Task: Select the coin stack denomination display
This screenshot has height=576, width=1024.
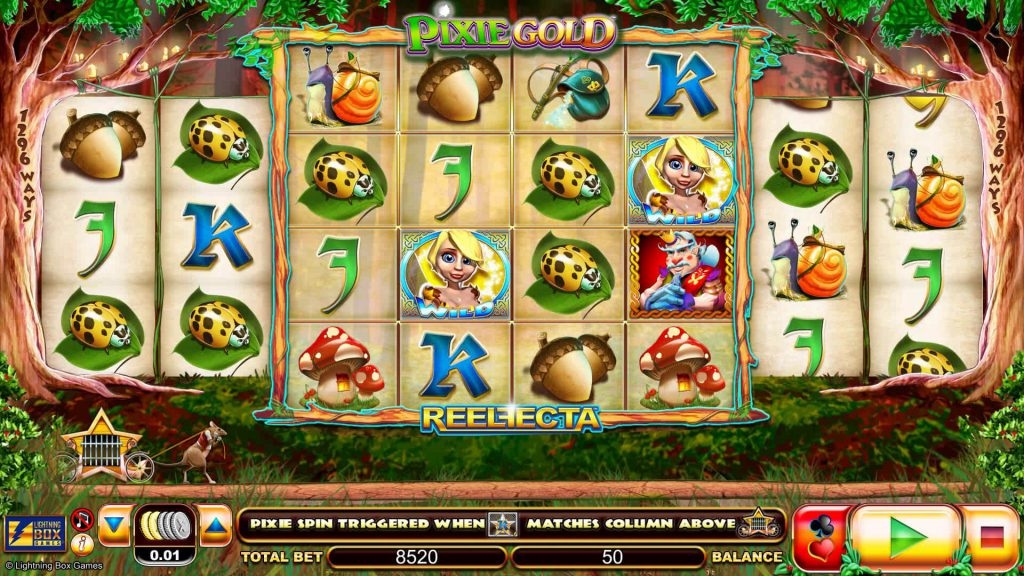Action: coord(165,526)
